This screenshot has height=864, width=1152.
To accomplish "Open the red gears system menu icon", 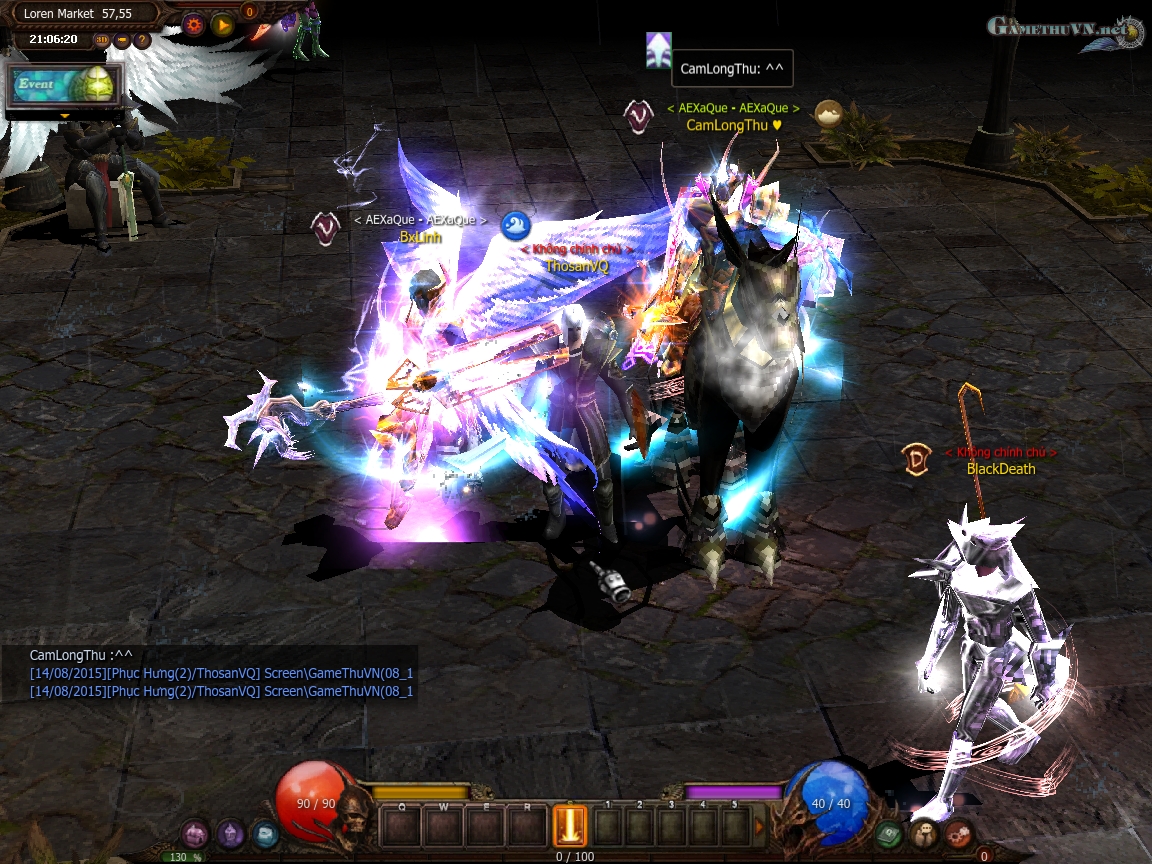I will click(x=958, y=832).
